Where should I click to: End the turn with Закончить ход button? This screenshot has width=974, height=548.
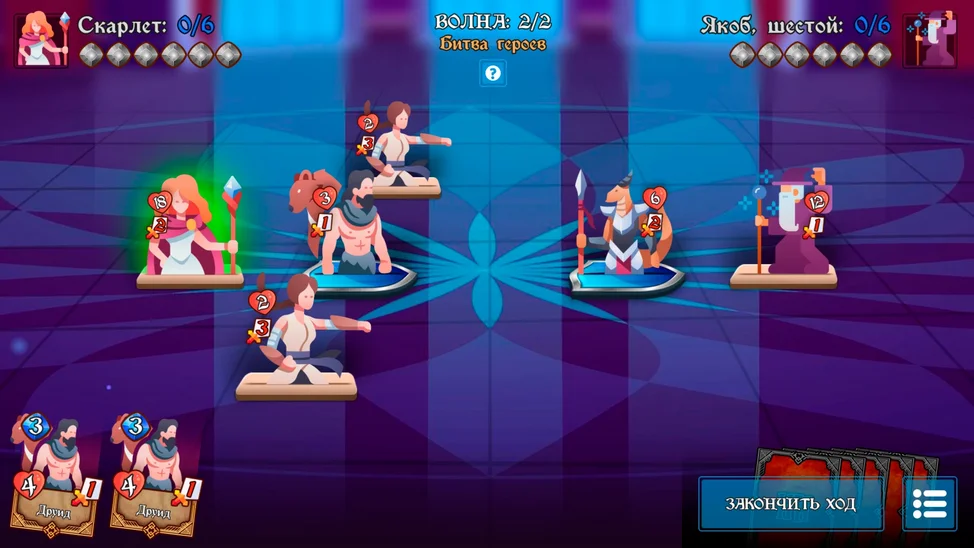[x=790, y=503]
